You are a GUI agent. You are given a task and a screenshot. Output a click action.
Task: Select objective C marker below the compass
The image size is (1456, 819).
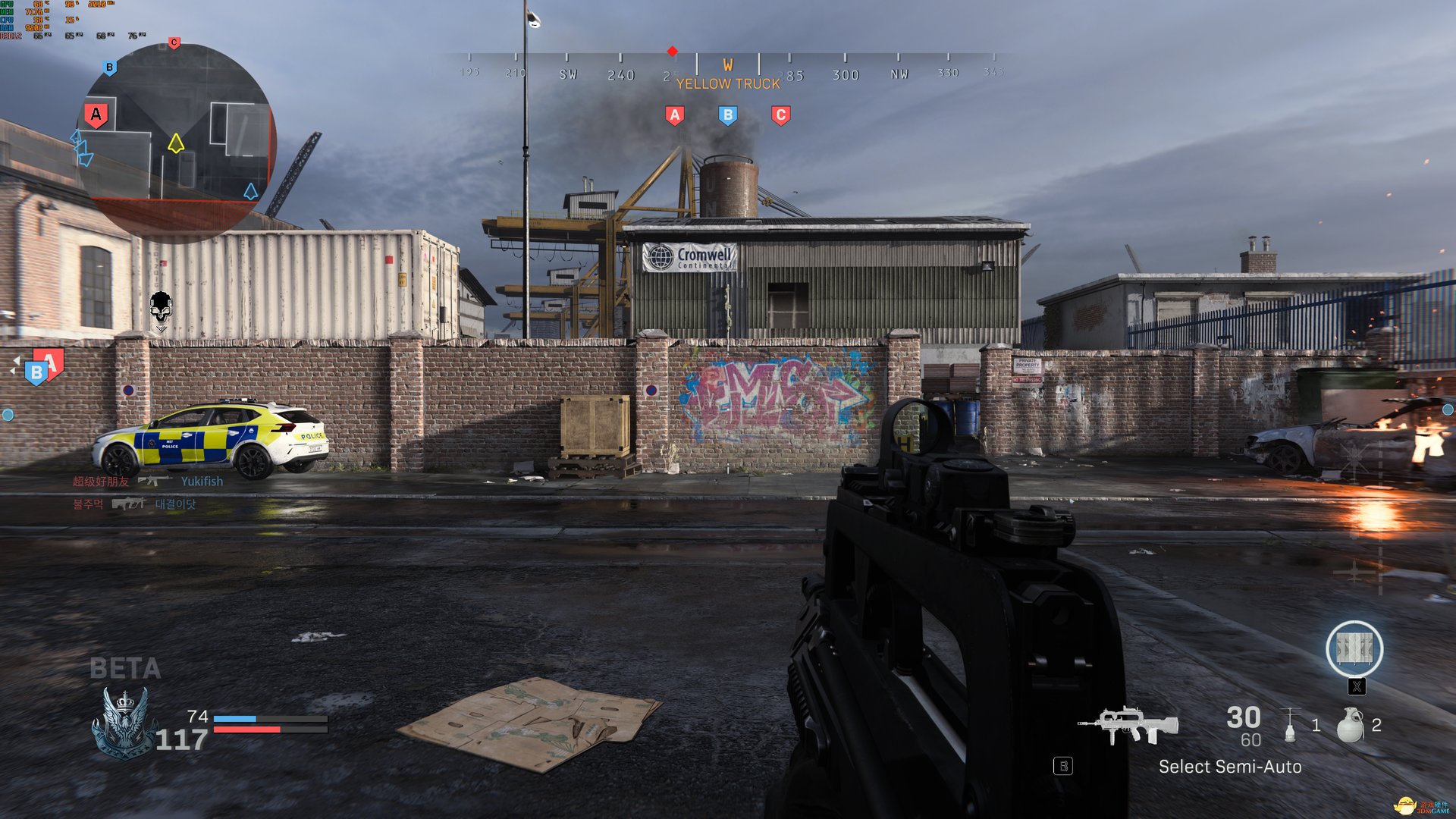(x=780, y=115)
